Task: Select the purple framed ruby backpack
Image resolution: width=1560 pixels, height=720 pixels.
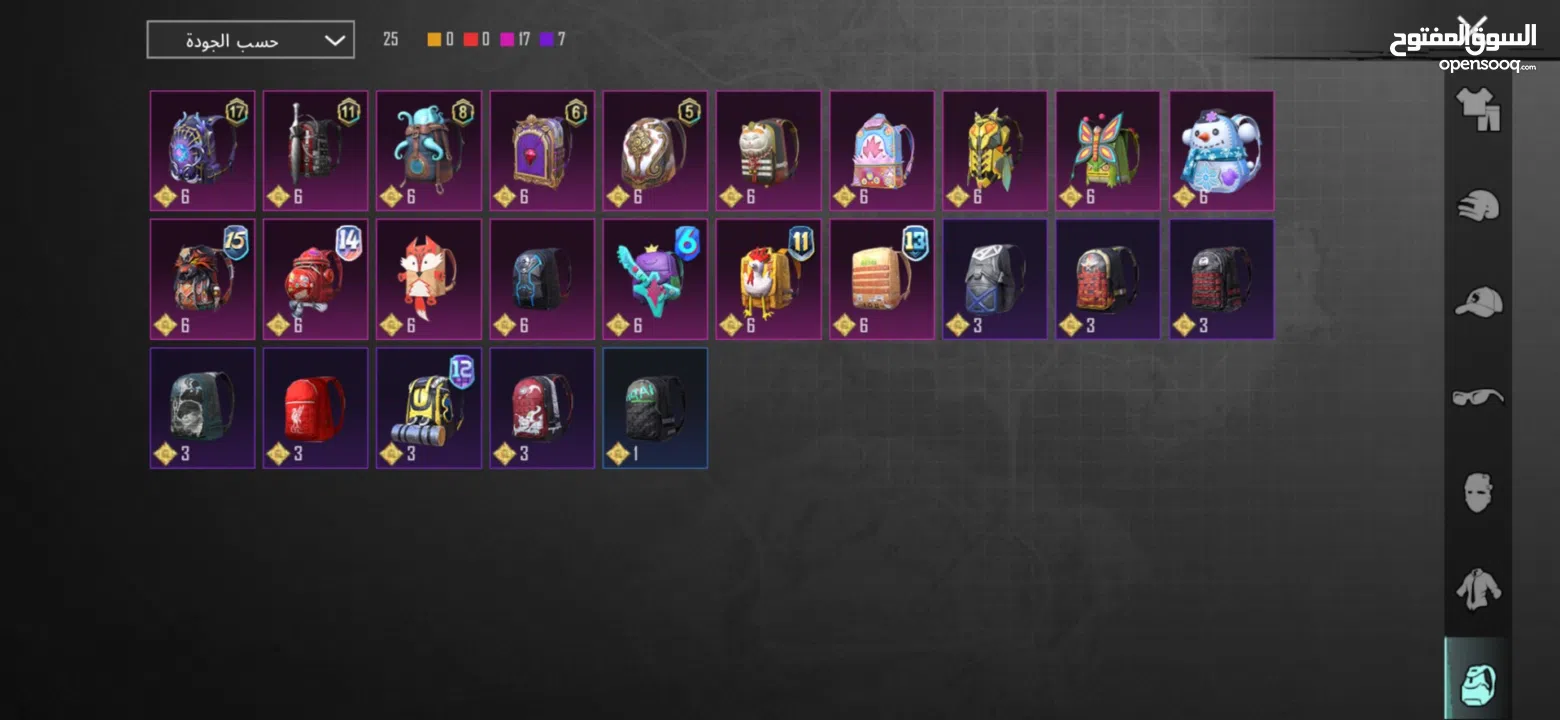Action: coord(541,151)
